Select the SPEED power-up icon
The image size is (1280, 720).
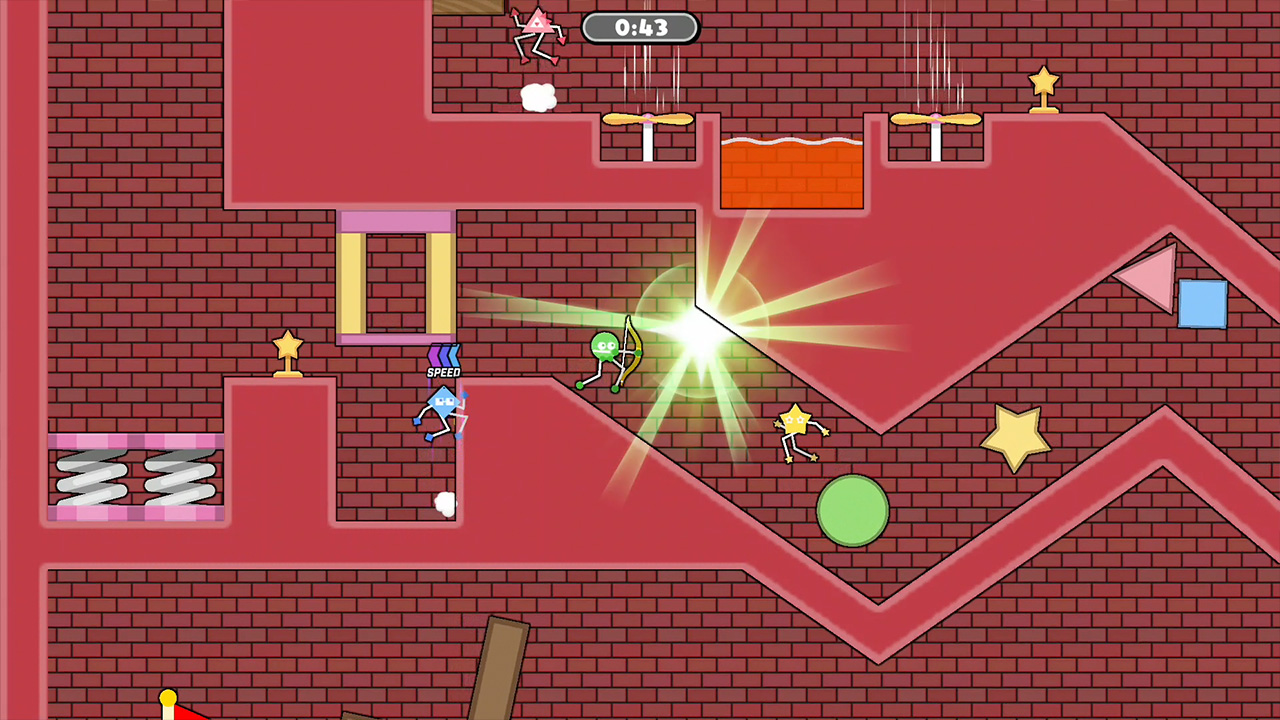tap(443, 360)
